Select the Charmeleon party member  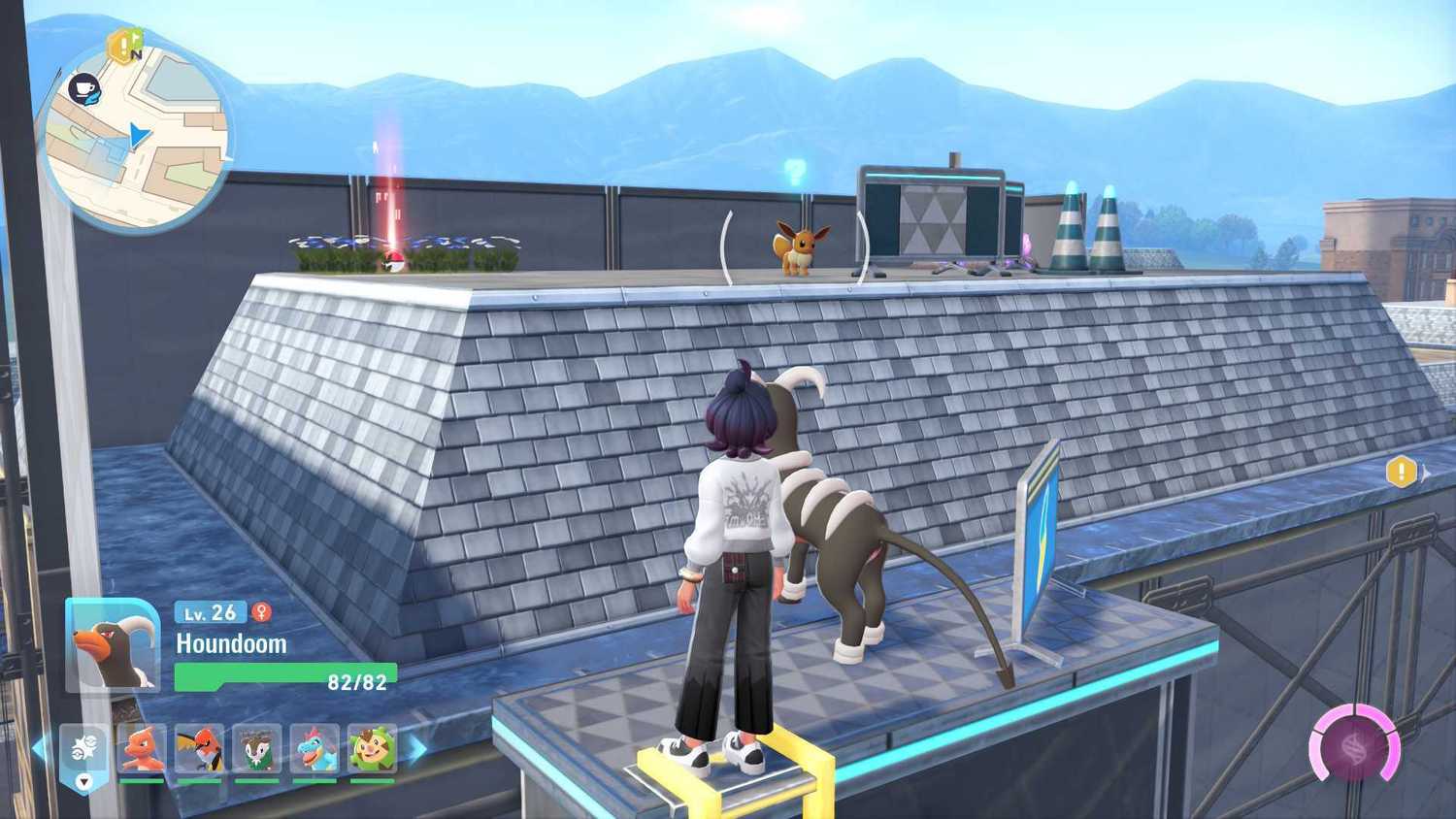(140, 749)
